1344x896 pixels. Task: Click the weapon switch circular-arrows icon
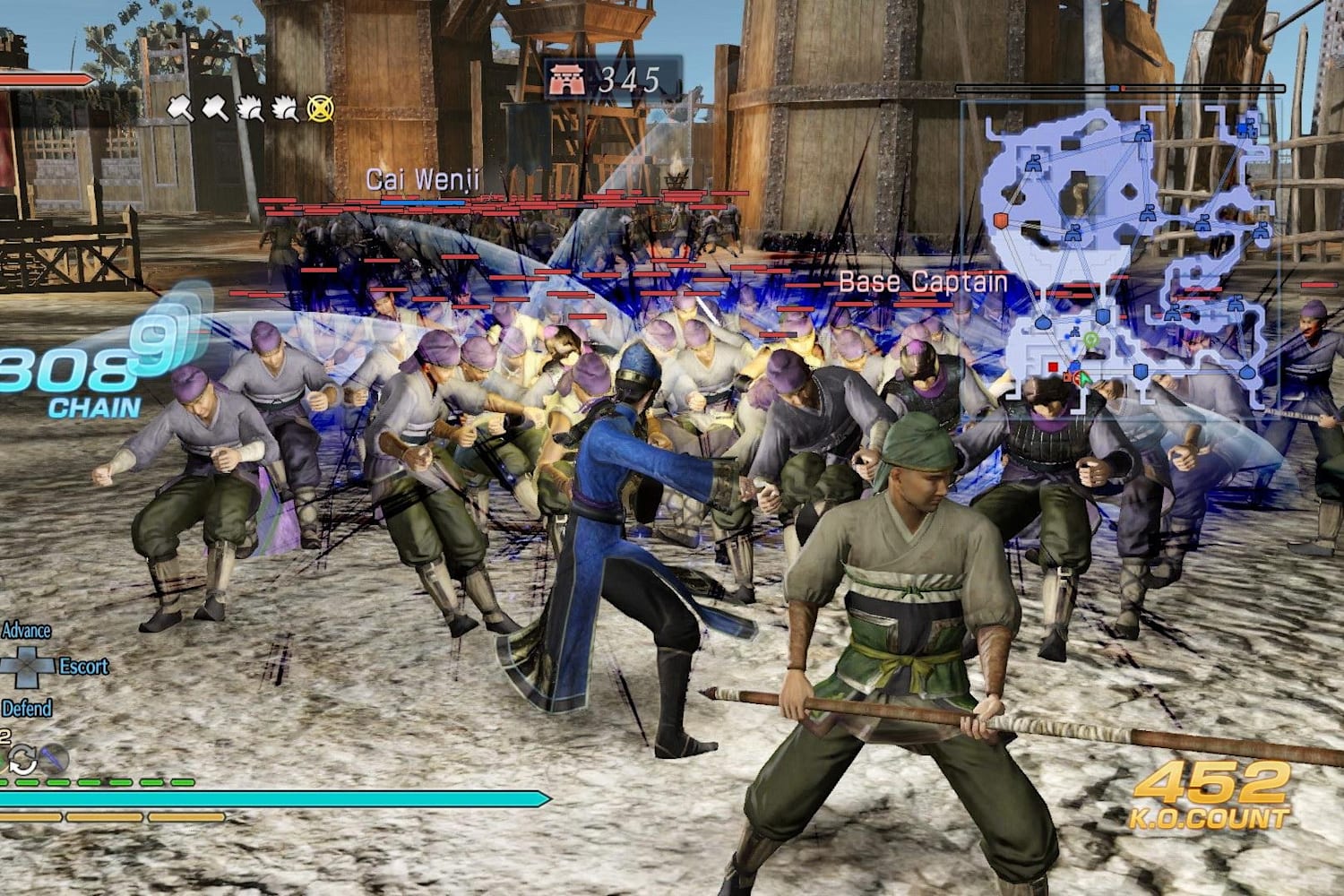[21, 760]
